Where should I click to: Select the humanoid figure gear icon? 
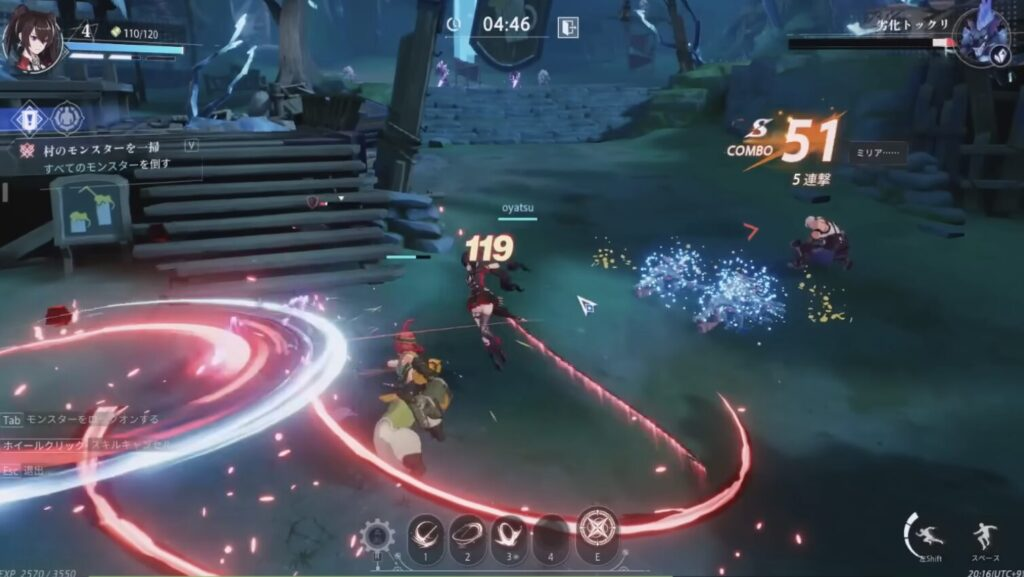tap(67, 118)
